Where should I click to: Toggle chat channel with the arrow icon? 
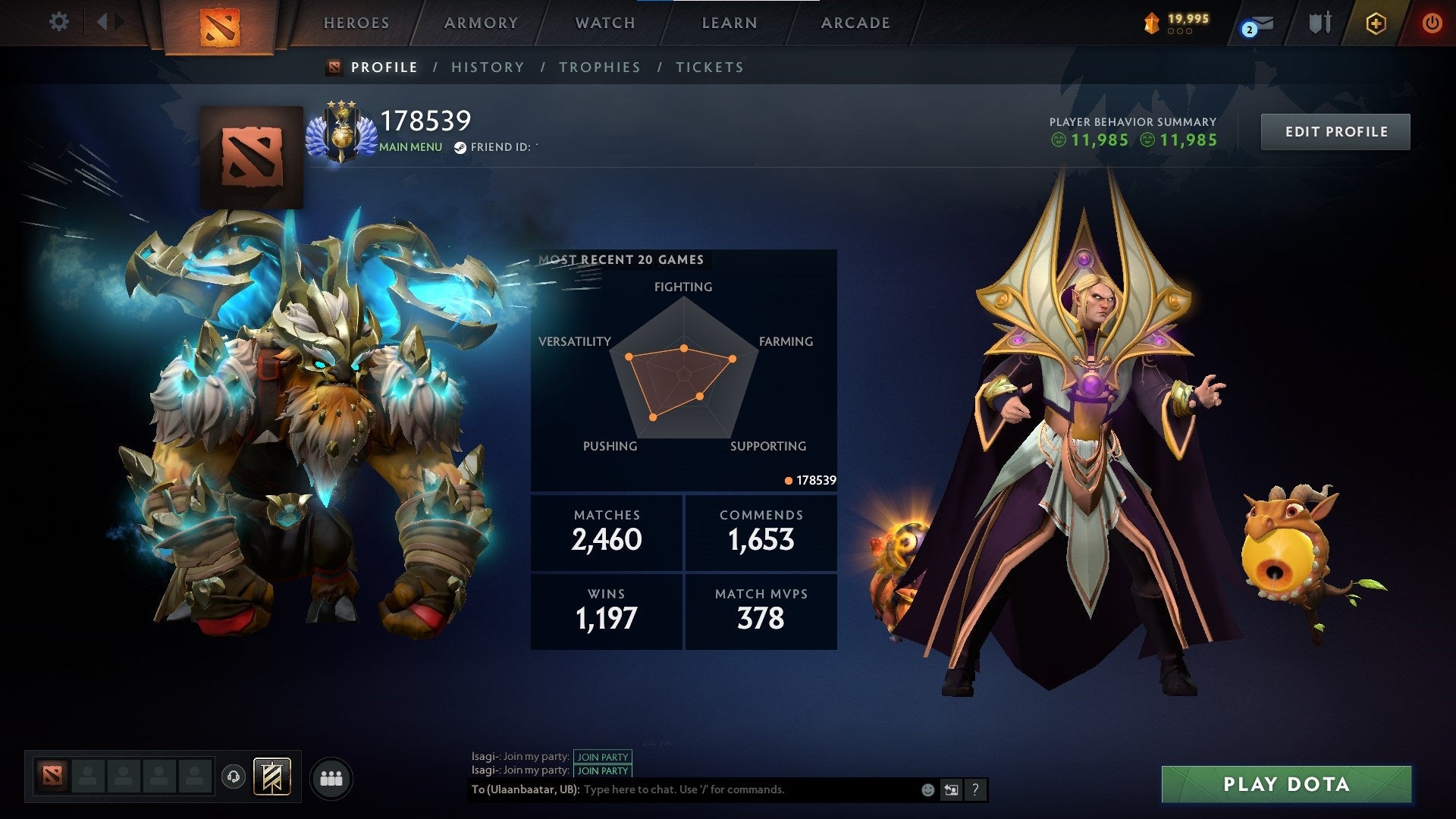(x=951, y=789)
